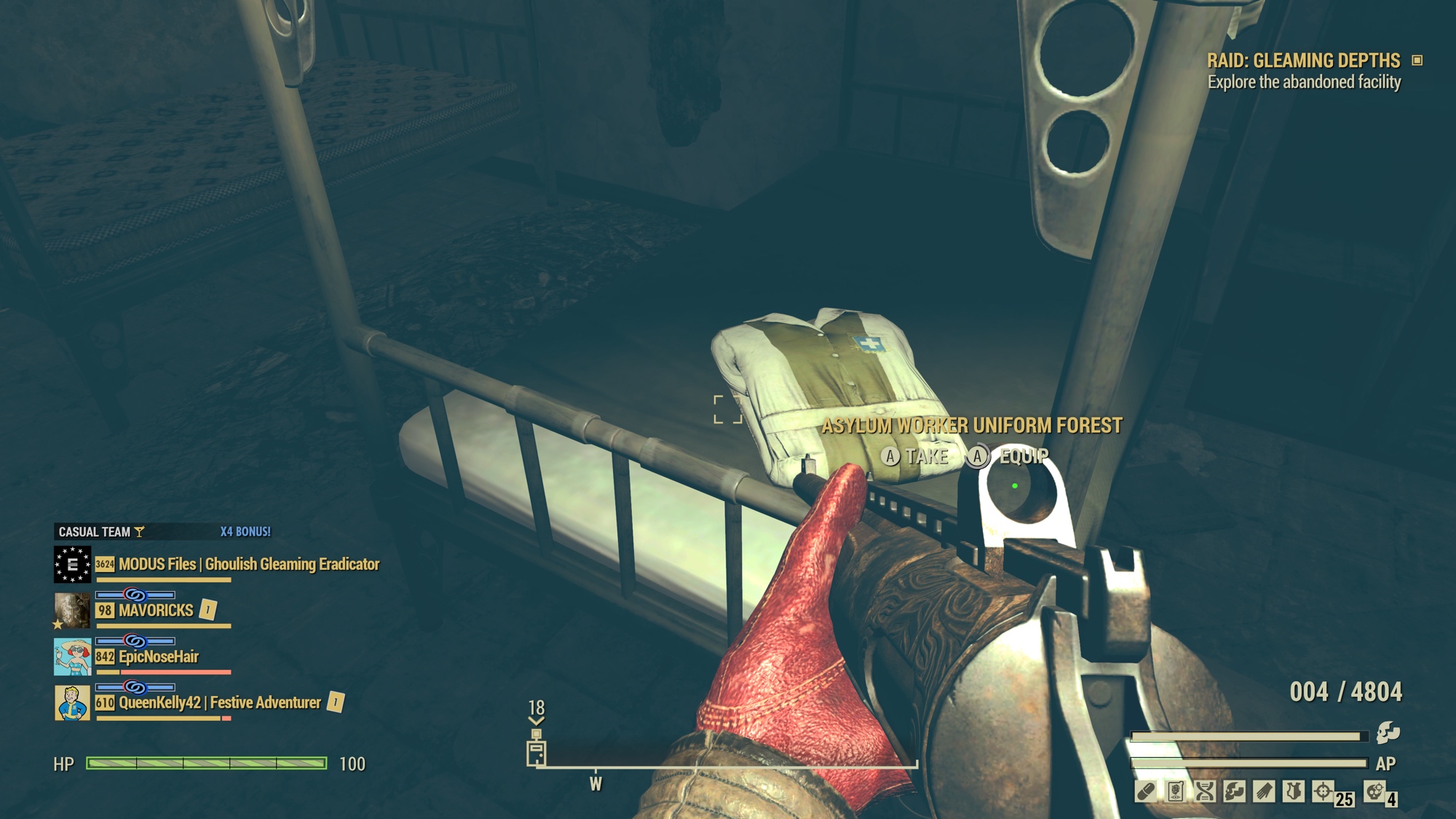Select QueenKelly42 in the team list
The image size is (1456, 819).
219,703
